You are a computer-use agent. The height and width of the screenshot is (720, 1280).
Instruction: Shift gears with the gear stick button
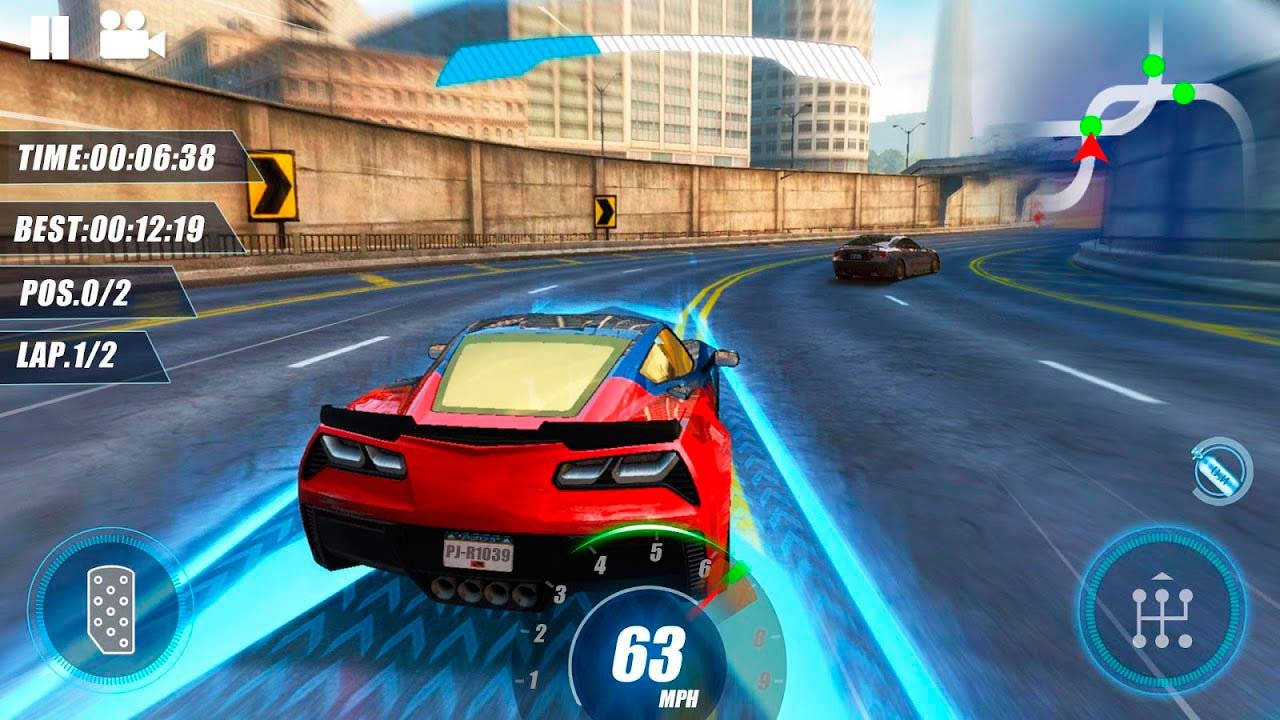point(1162,611)
